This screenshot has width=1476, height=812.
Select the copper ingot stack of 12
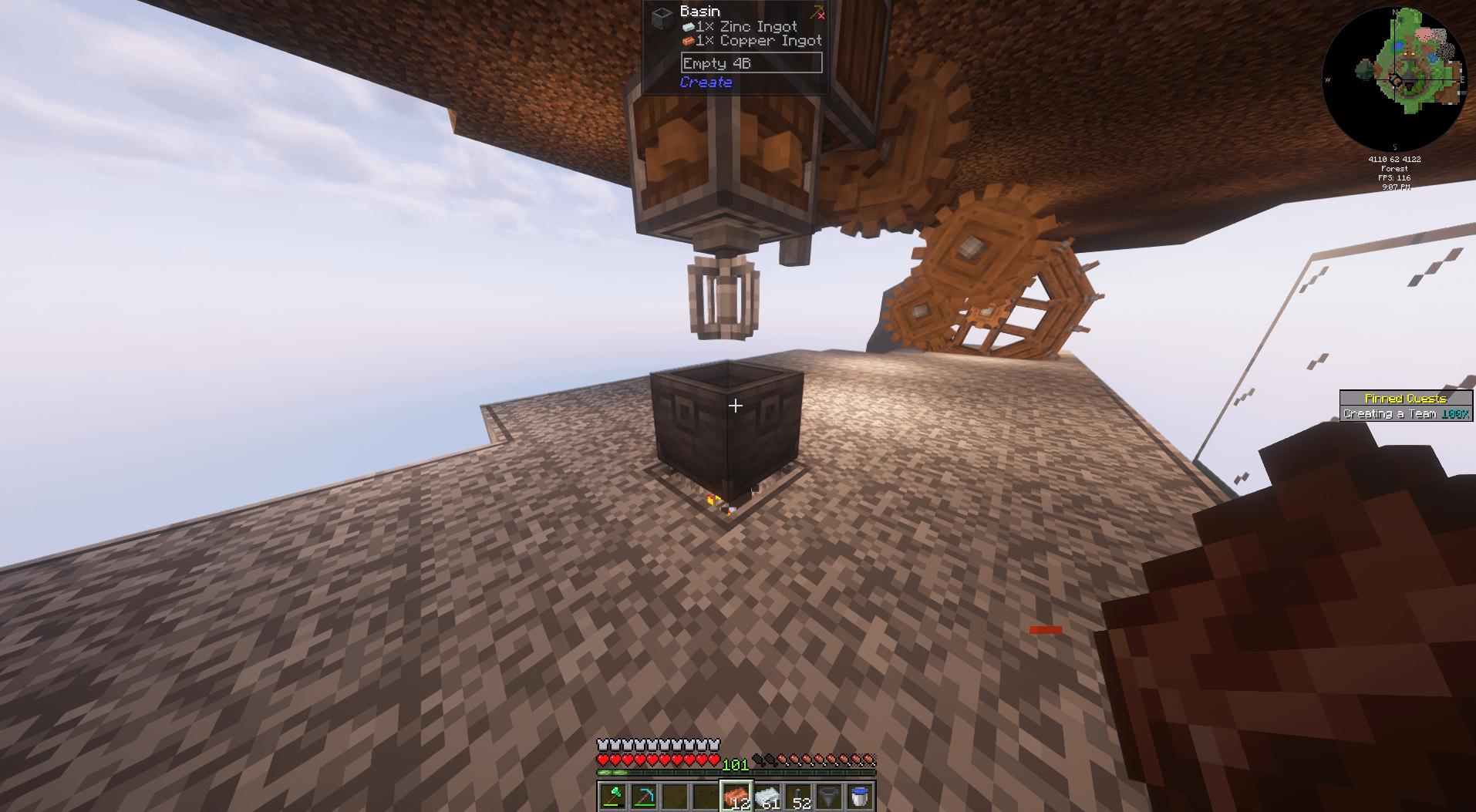pyautogui.click(x=735, y=794)
